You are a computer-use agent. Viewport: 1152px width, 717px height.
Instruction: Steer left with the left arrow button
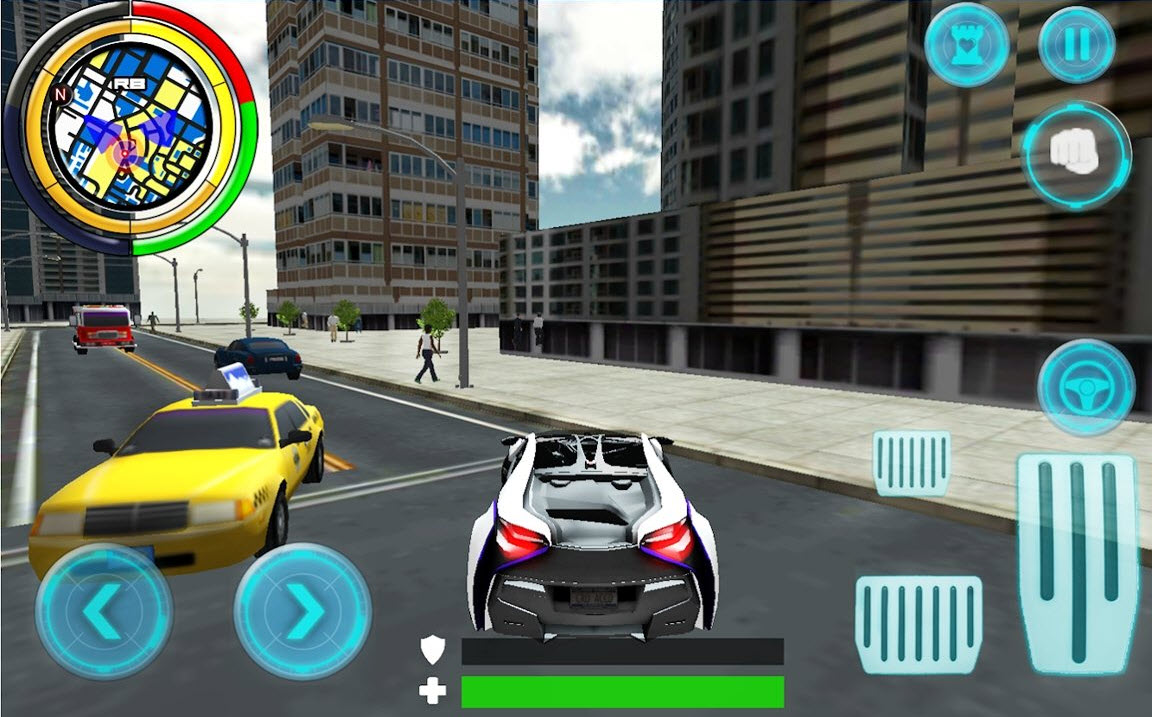(x=103, y=611)
